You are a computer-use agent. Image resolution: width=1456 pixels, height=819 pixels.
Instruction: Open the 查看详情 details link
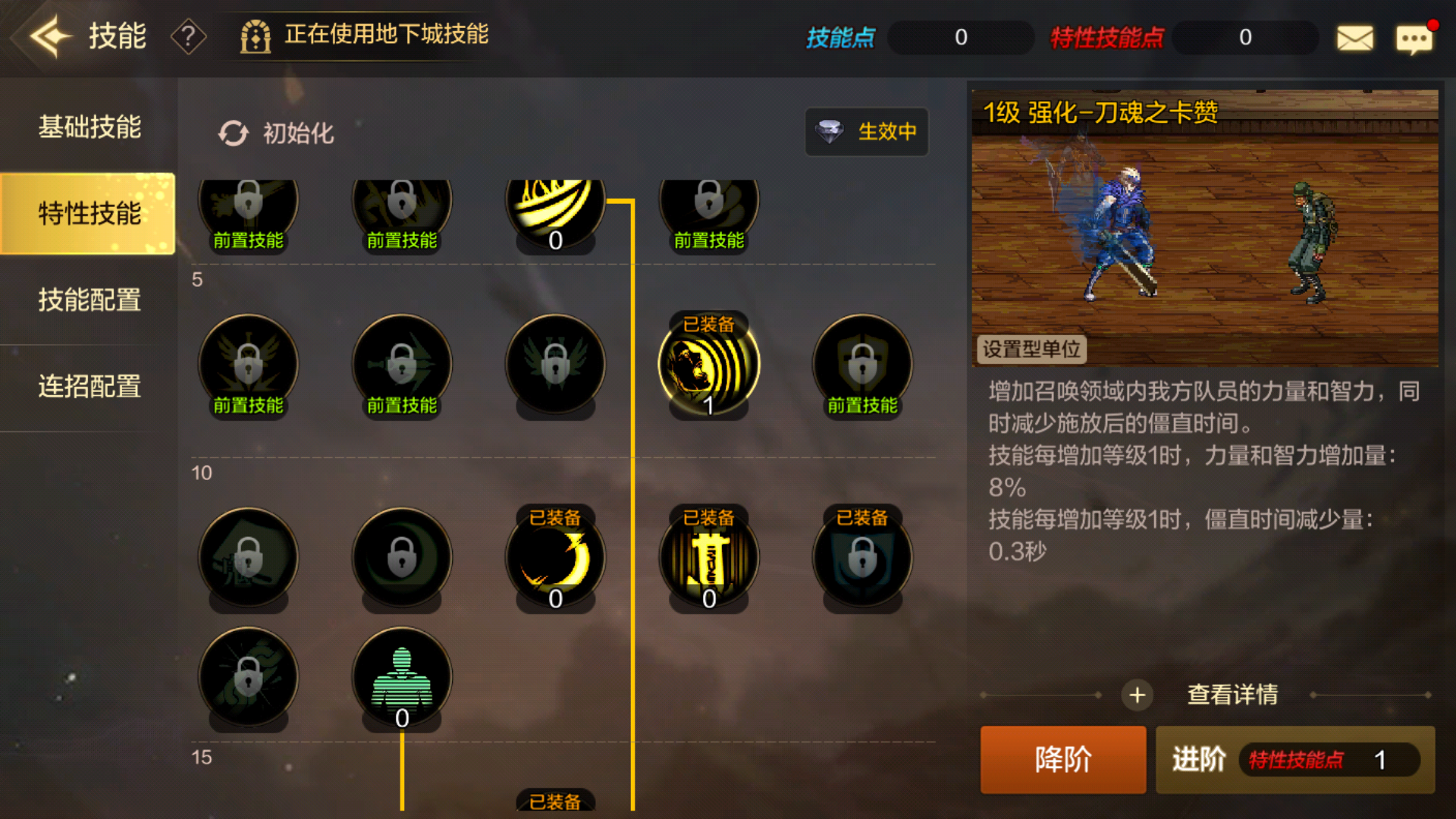point(1232,695)
